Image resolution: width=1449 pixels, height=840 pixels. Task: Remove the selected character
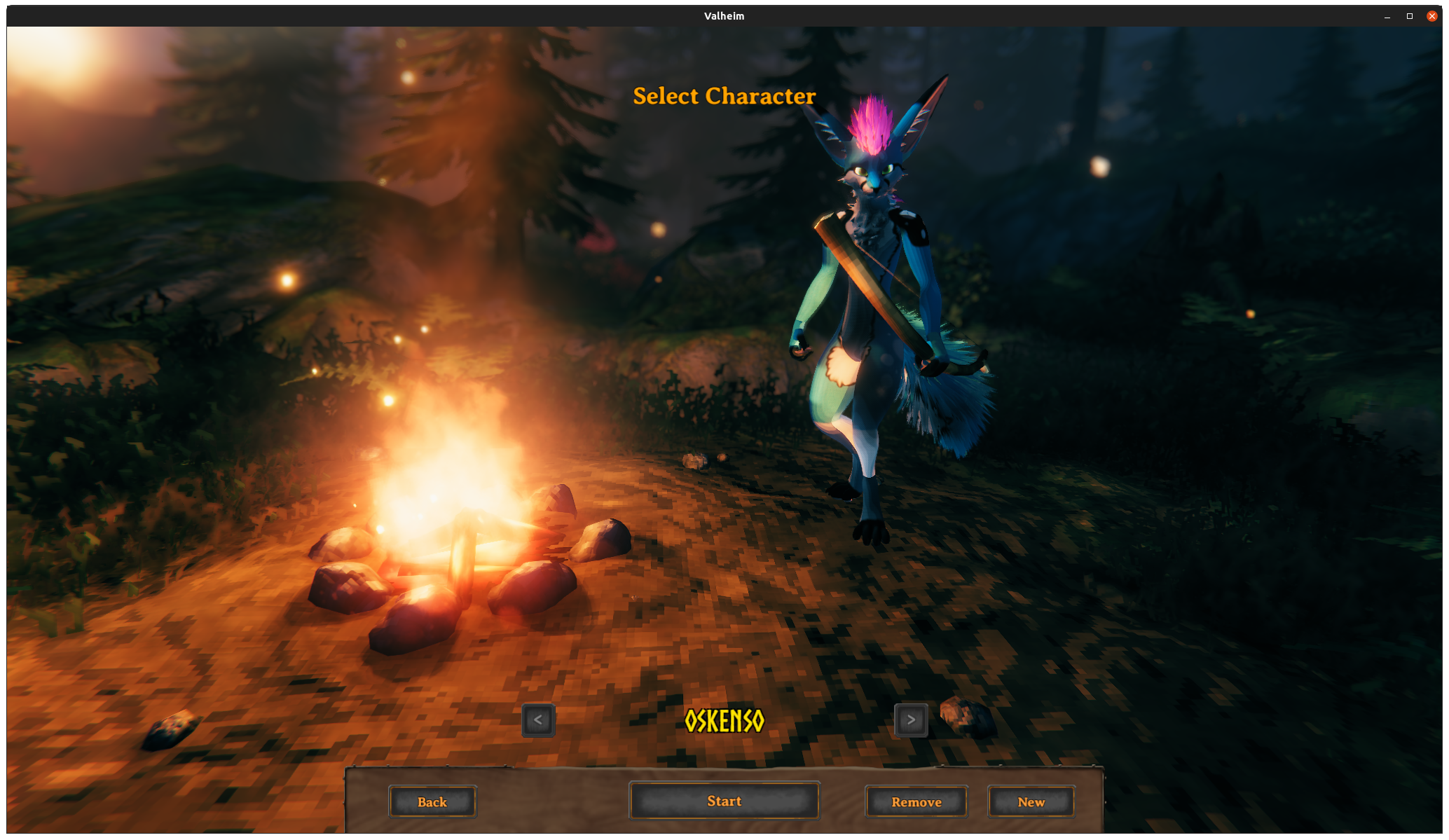916,801
